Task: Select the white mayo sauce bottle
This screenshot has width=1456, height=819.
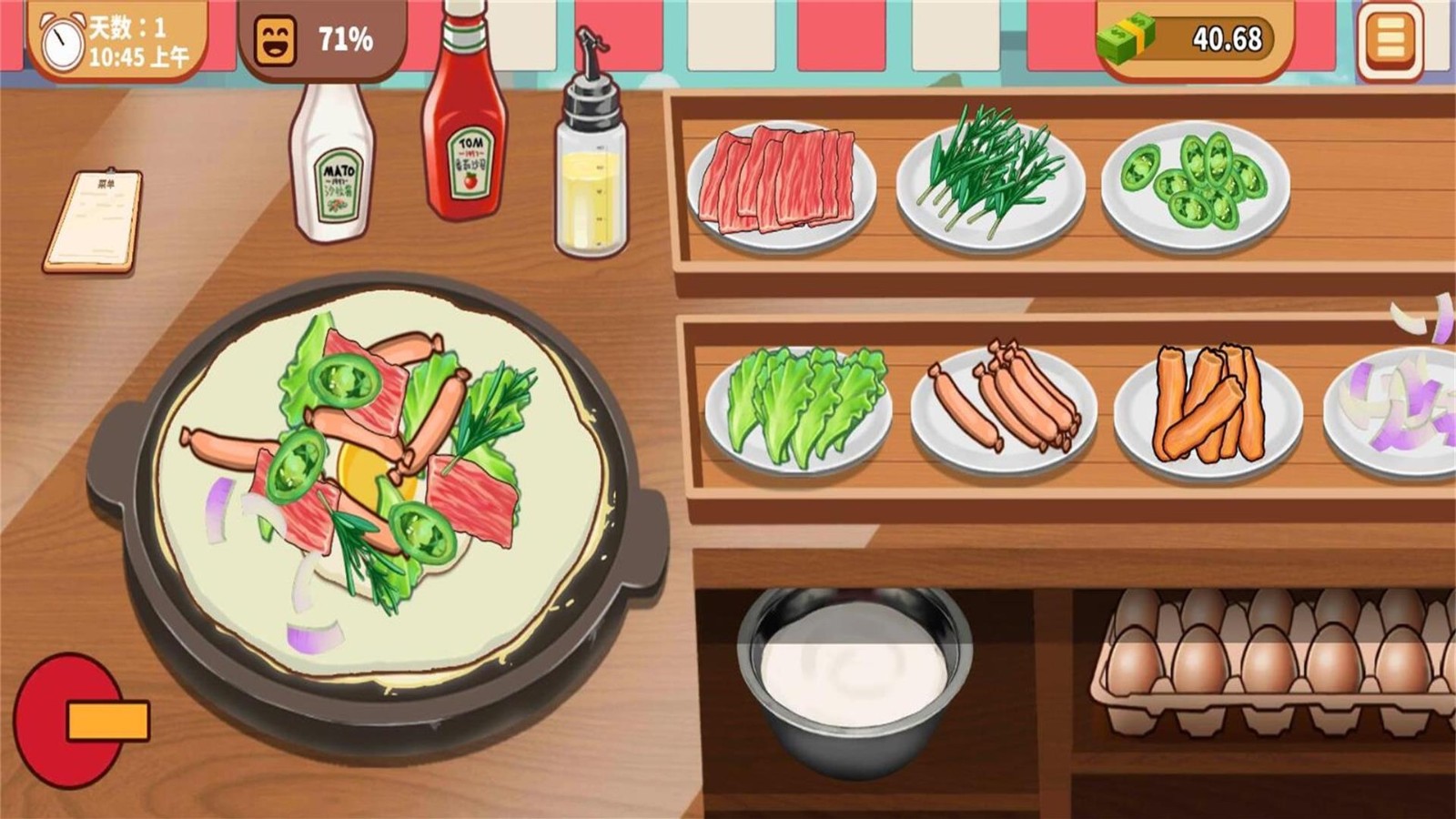Action: [331, 164]
